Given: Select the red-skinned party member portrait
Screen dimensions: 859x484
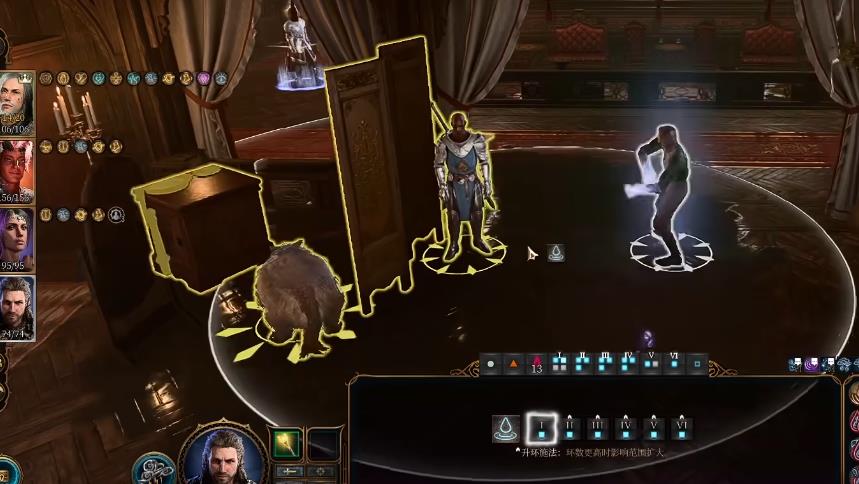Looking at the screenshot, I should pos(17,170).
